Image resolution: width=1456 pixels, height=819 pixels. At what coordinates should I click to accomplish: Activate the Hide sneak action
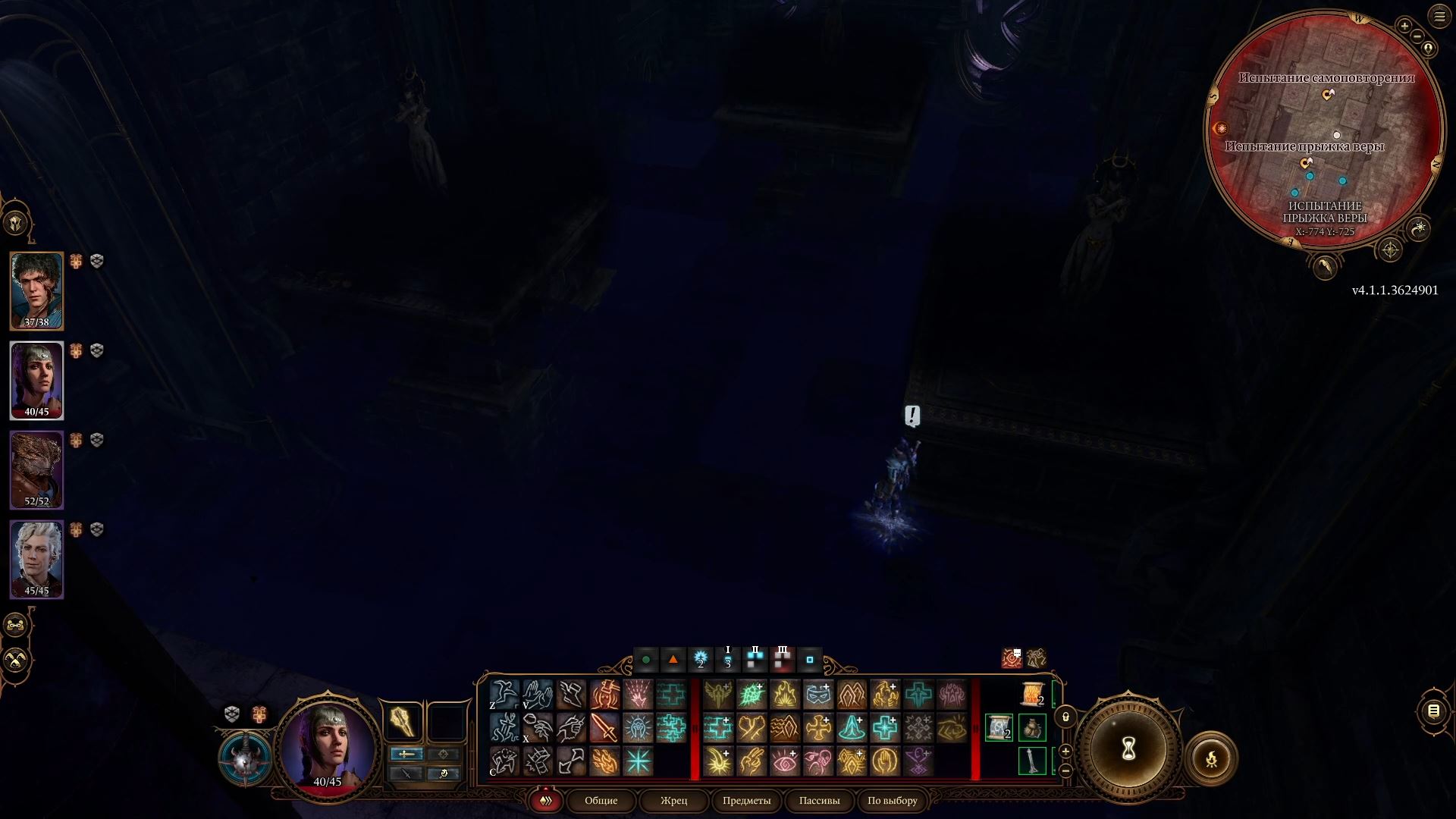(x=504, y=761)
